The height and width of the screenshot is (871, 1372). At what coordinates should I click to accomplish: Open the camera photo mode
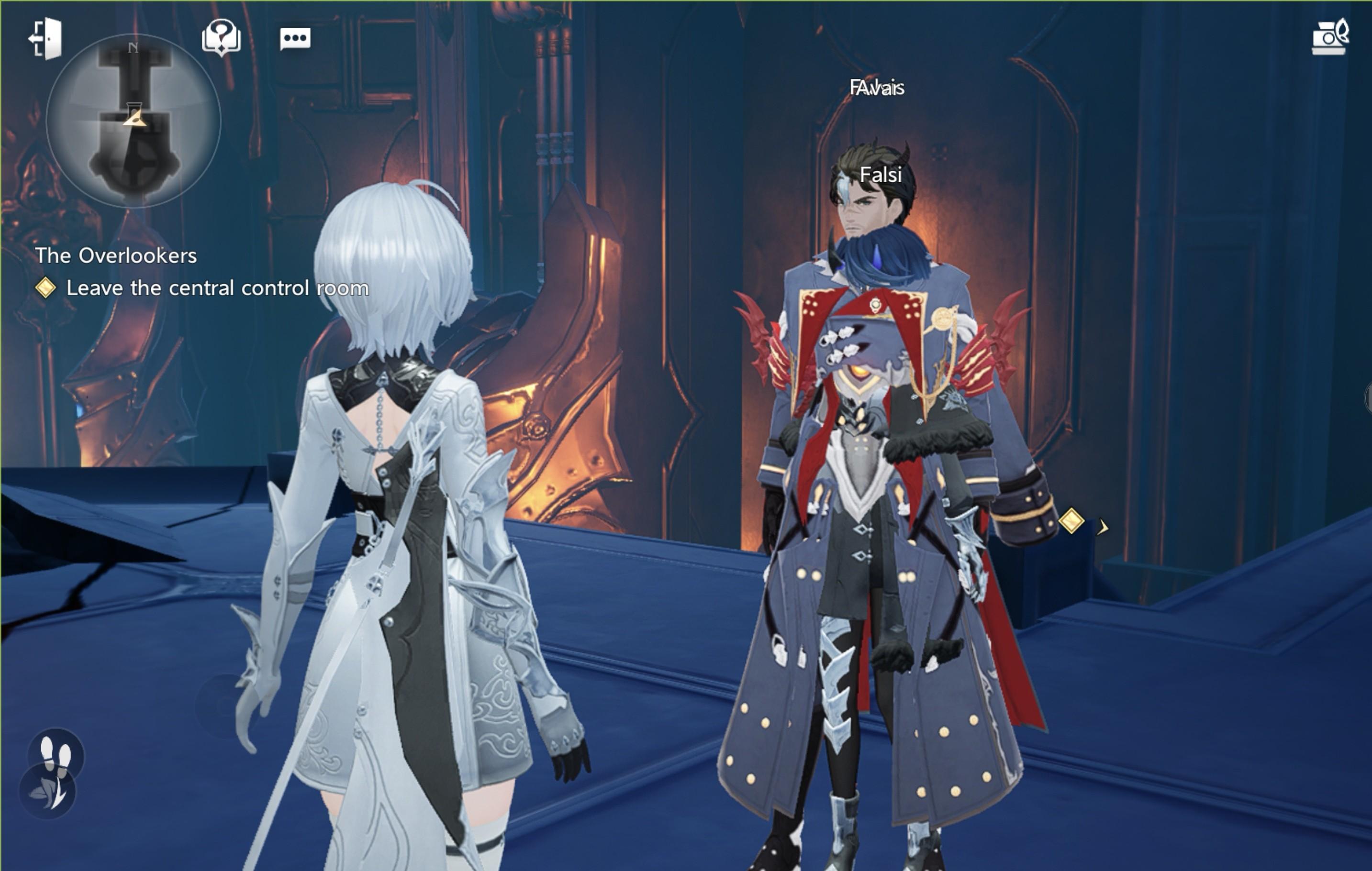(1330, 38)
